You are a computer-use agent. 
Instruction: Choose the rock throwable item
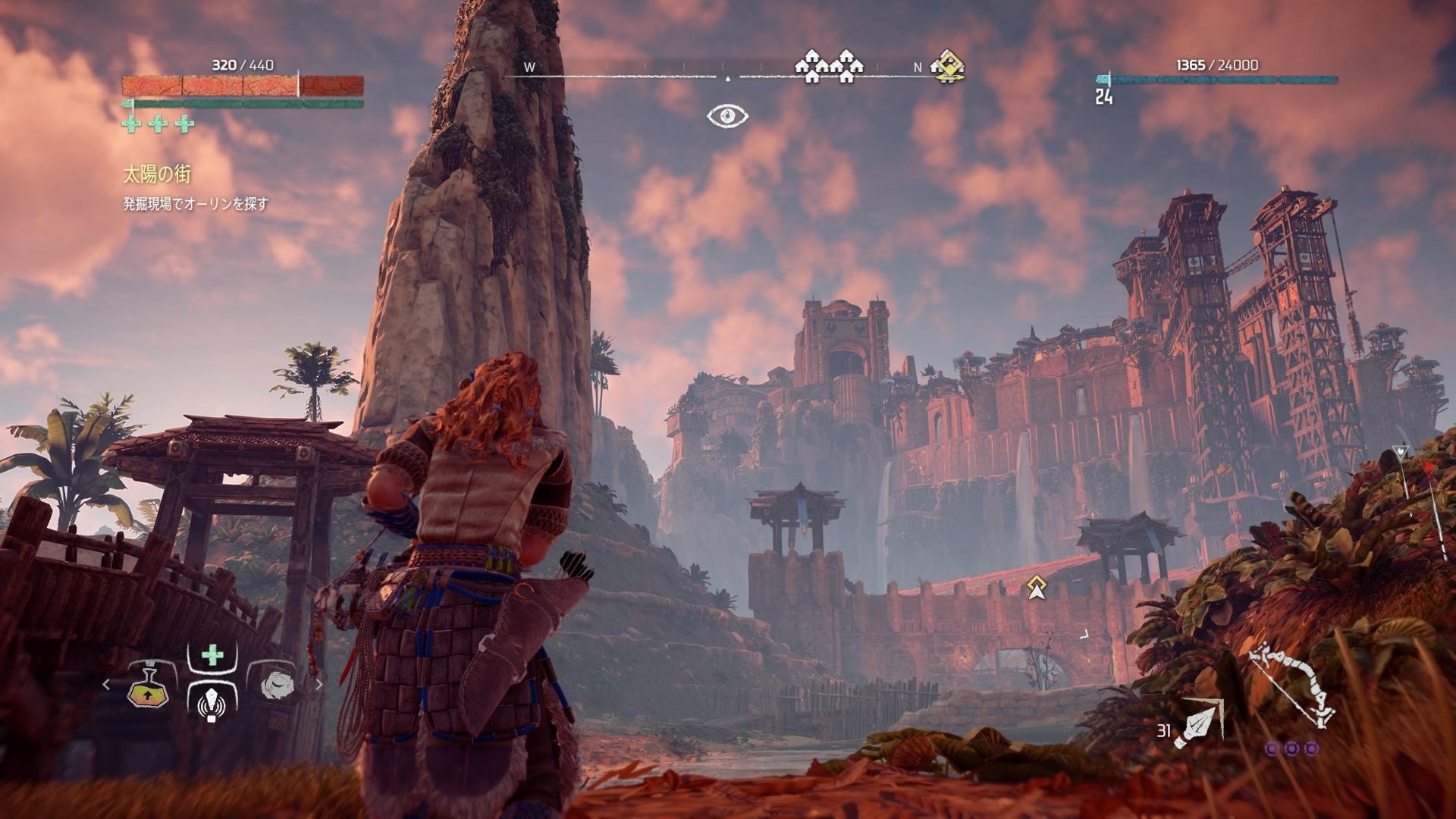[x=276, y=686]
